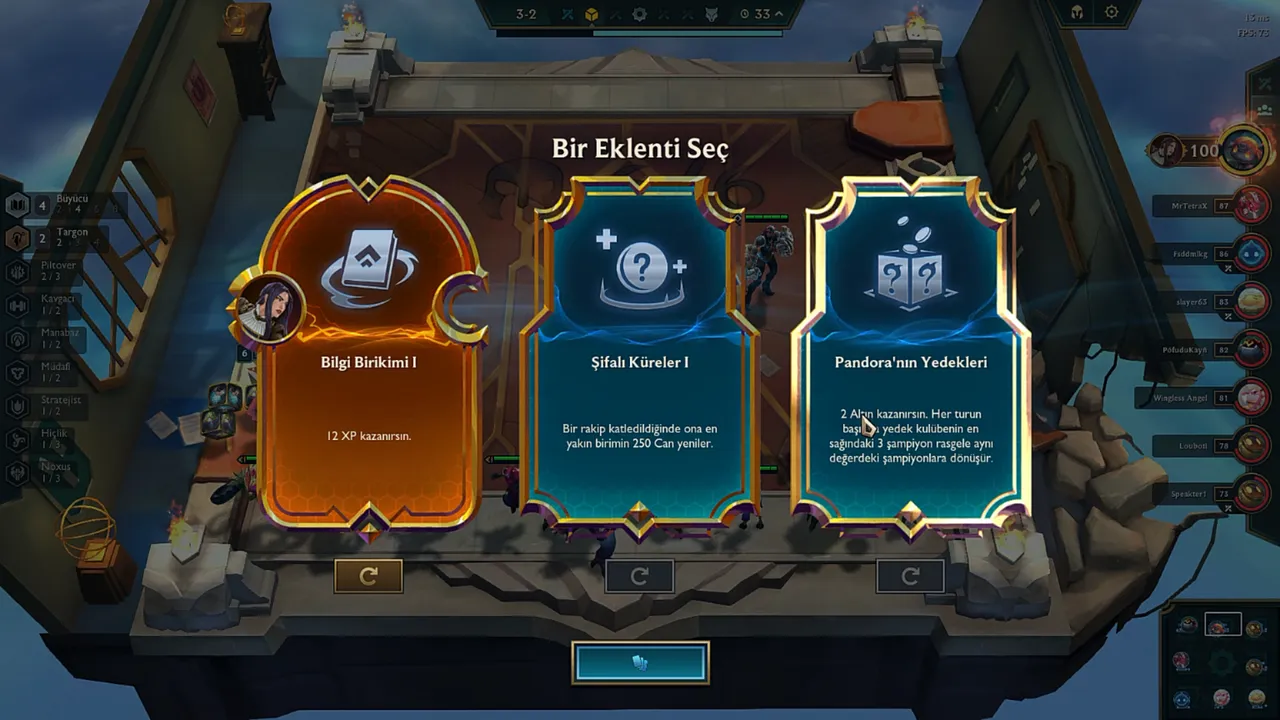This screenshot has width=1280, height=720.
Task: Click the helmet icon in the top bar
Action: pos(1078,13)
